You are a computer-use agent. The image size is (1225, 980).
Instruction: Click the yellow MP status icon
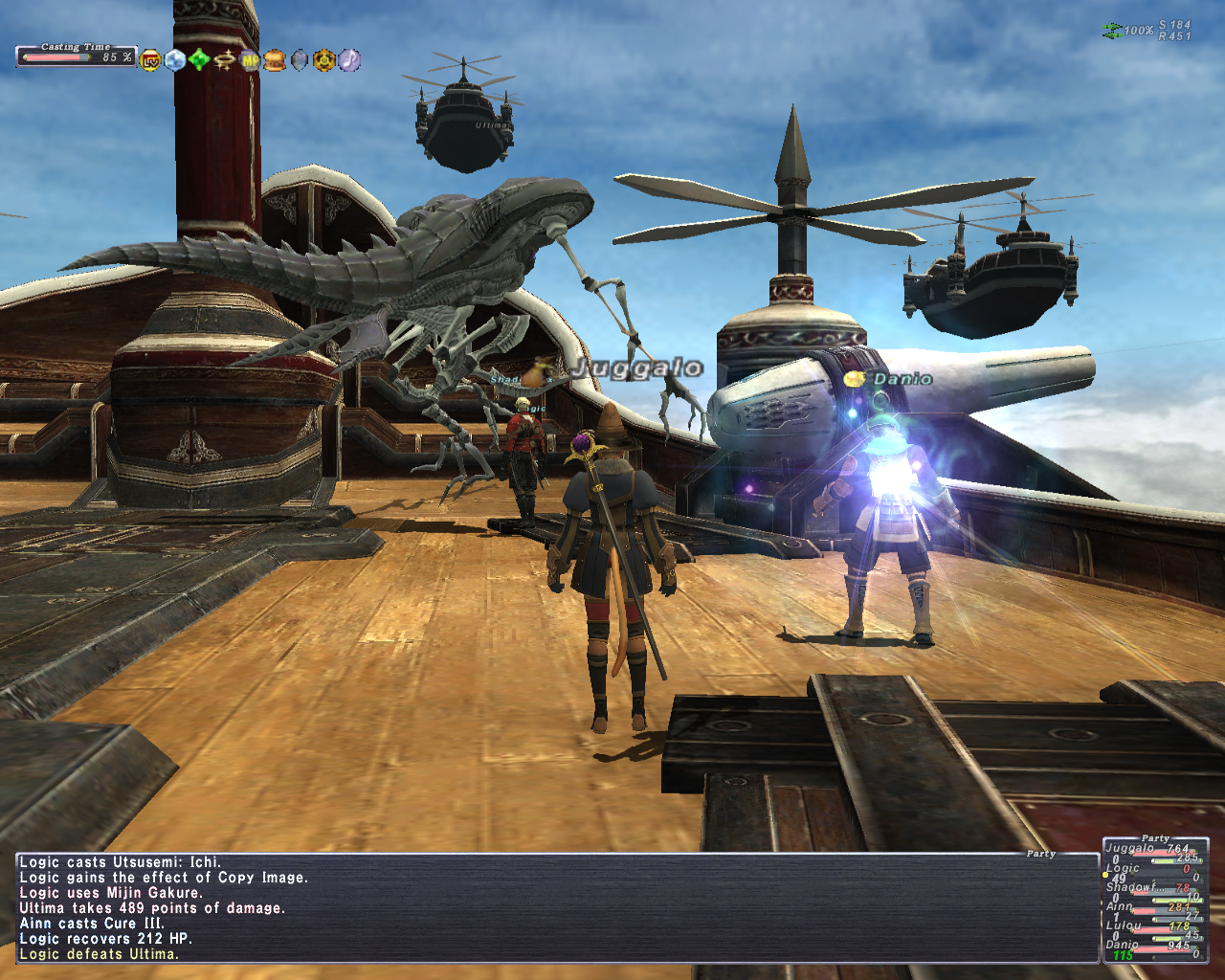point(250,61)
